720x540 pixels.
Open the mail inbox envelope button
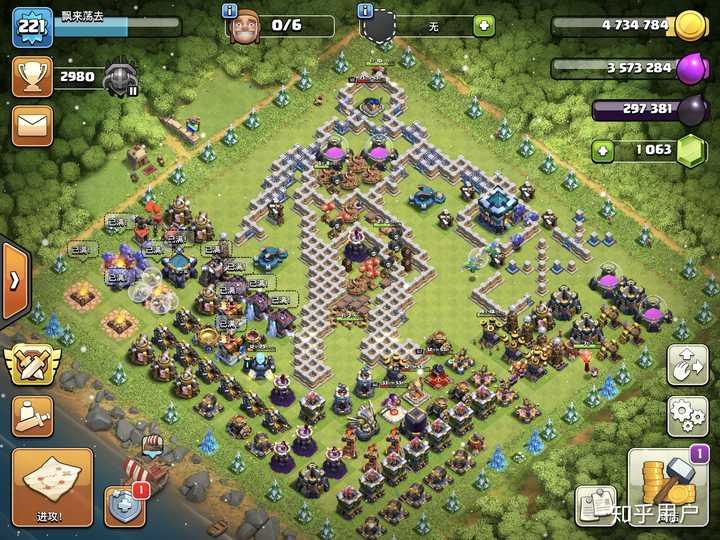[32, 126]
